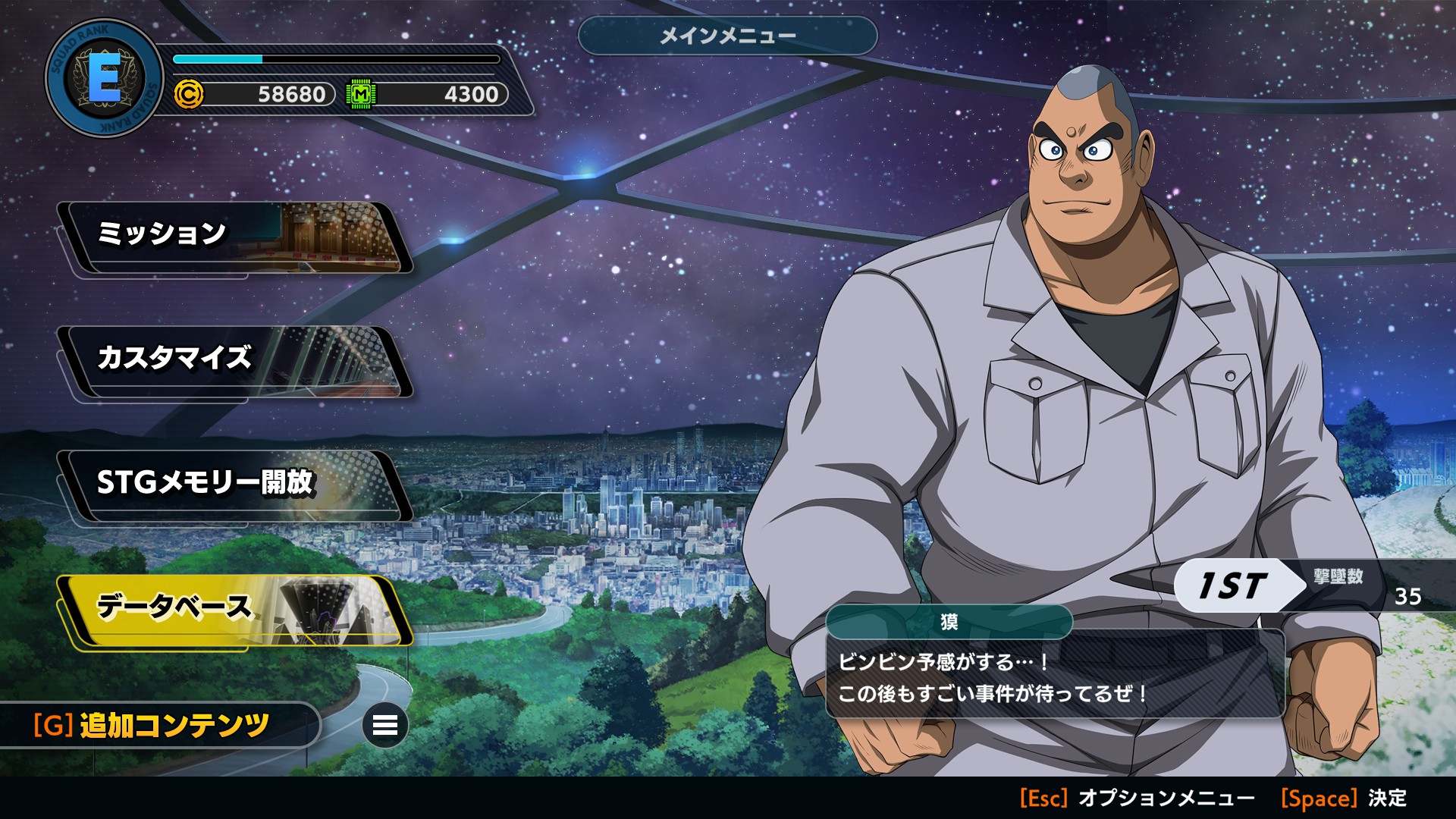Choose the STGメモリー開放 option
This screenshot has height=819, width=1456.
(235, 485)
